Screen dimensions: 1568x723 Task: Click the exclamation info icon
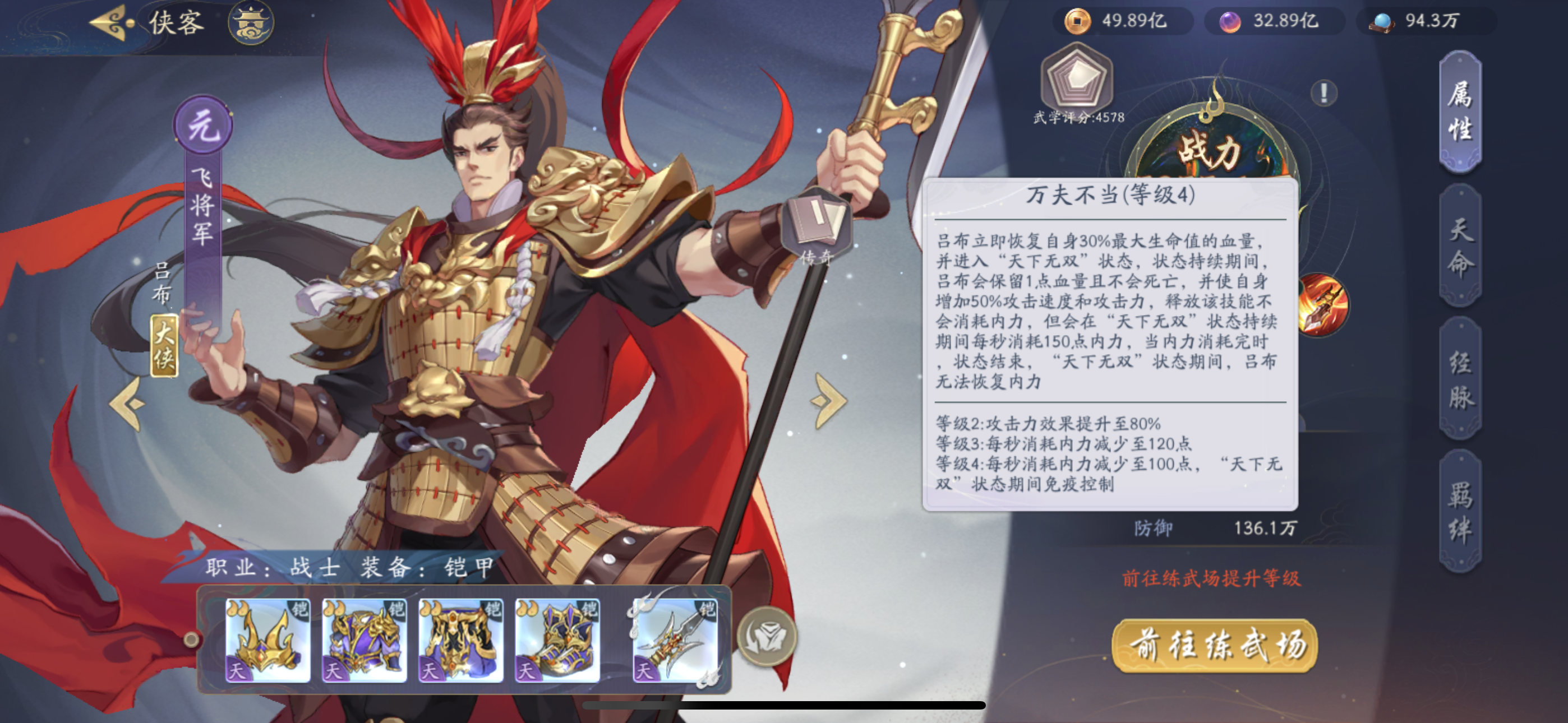pyautogui.click(x=1324, y=93)
